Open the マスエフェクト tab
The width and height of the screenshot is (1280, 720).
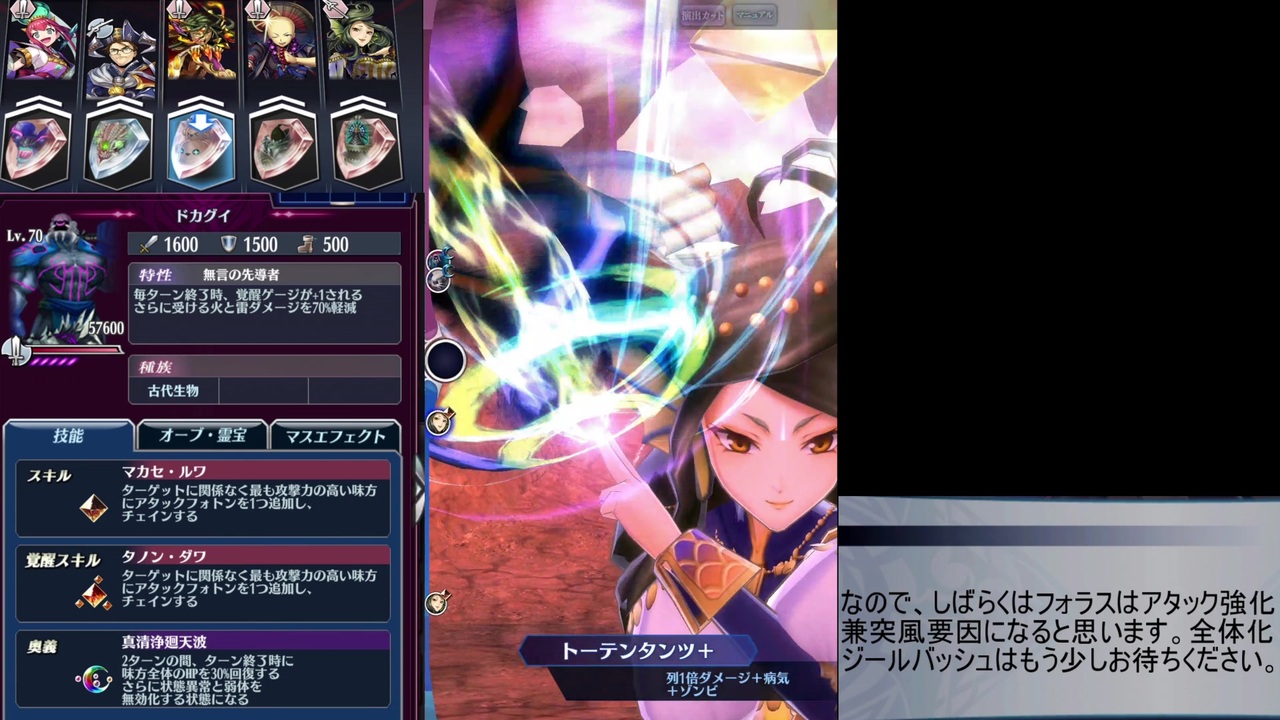coord(335,435)
